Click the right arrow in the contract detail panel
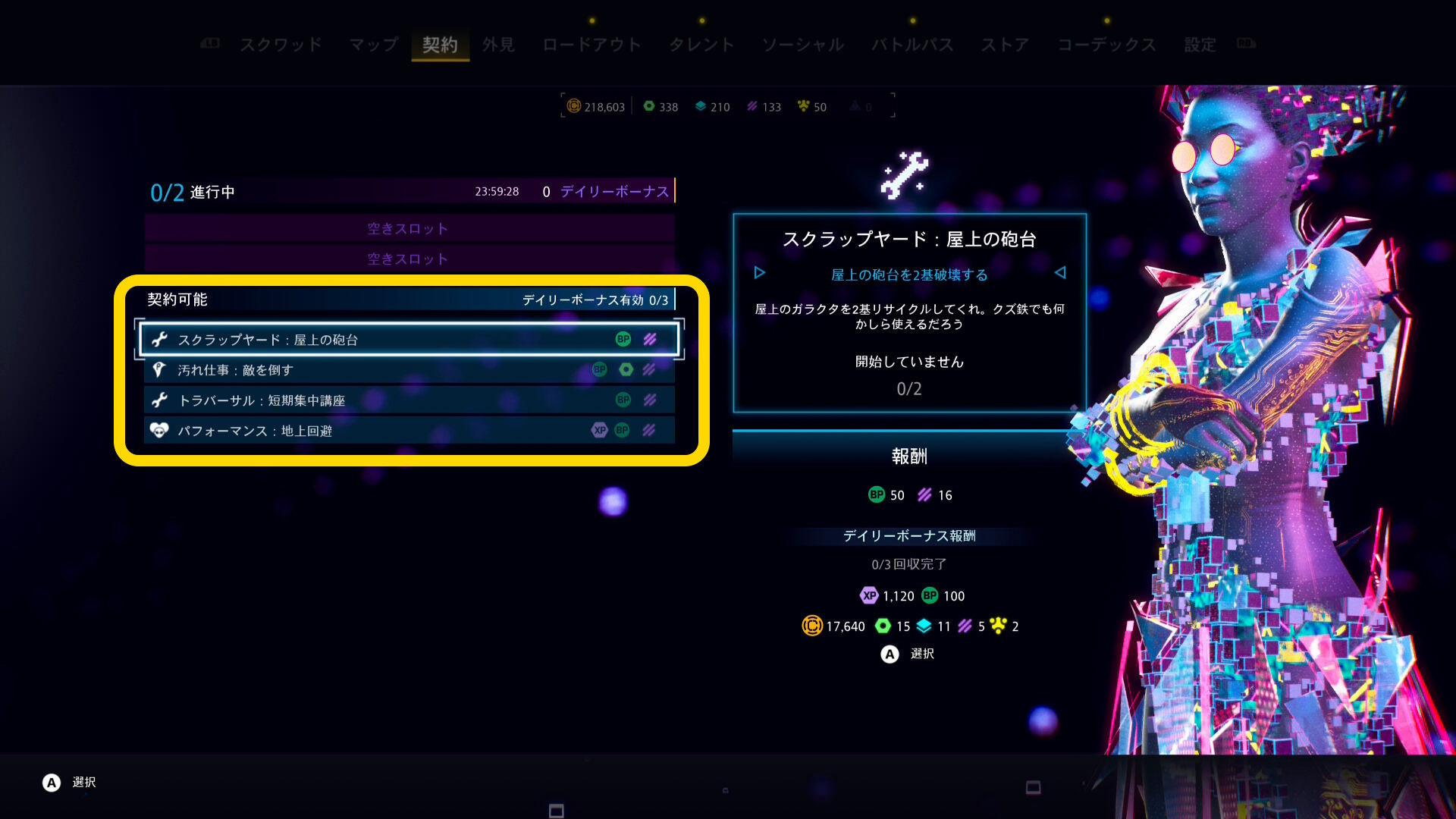This screenshot has width=1456, height=819. [x=1060, y=273]
